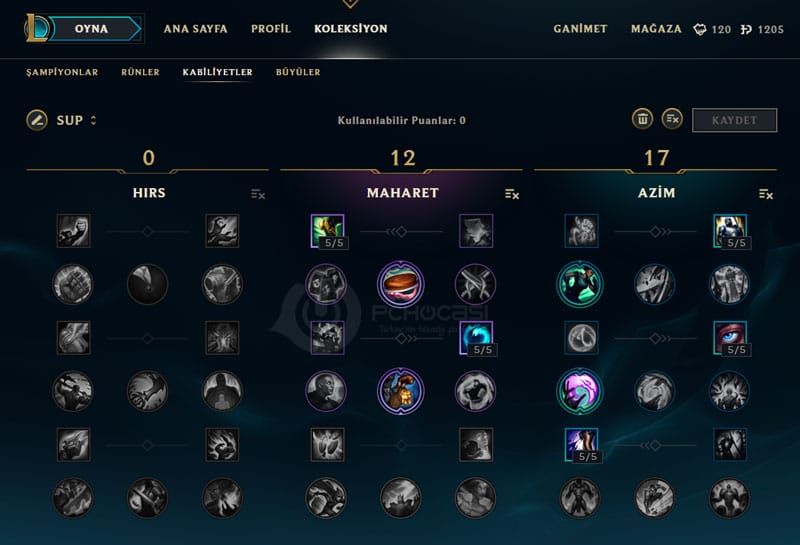Delete the mastery page with trash icon

click(642, 119)
